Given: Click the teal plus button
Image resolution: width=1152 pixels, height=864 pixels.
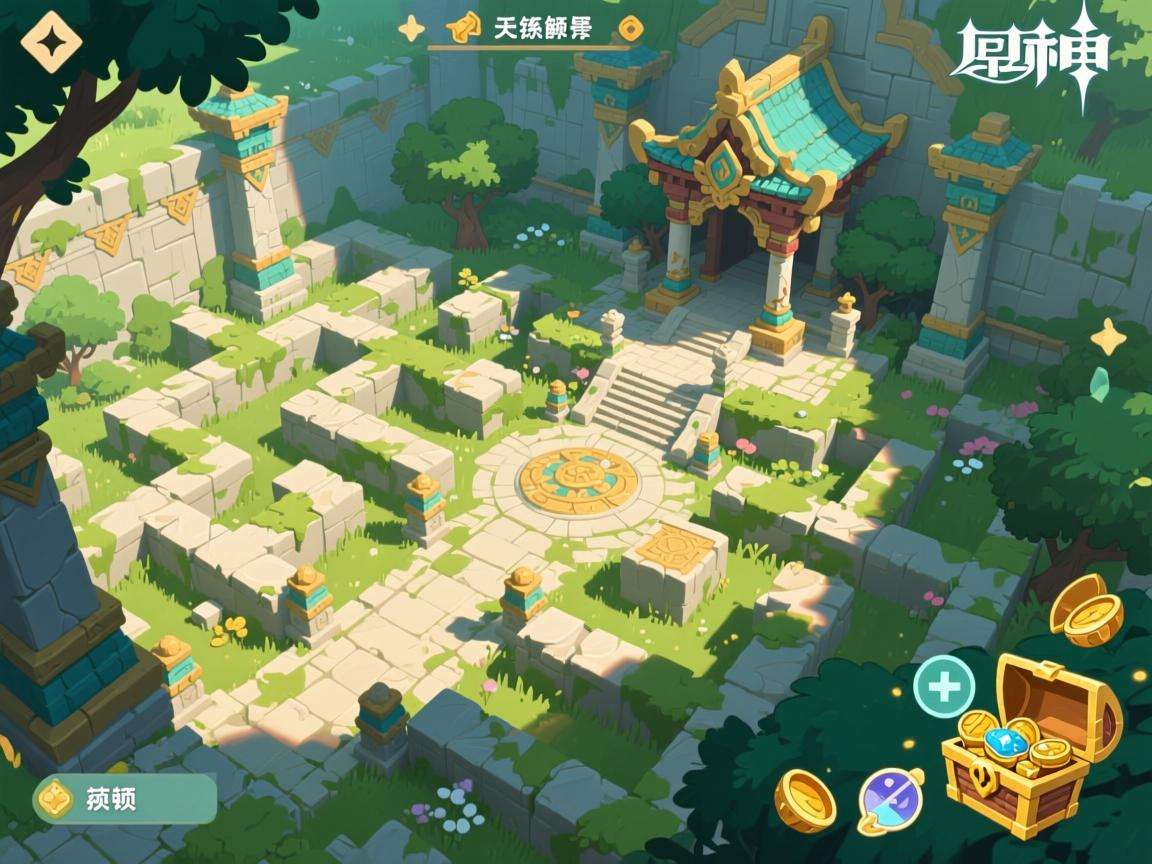Looking at the screenshot, I should [943, 687].
